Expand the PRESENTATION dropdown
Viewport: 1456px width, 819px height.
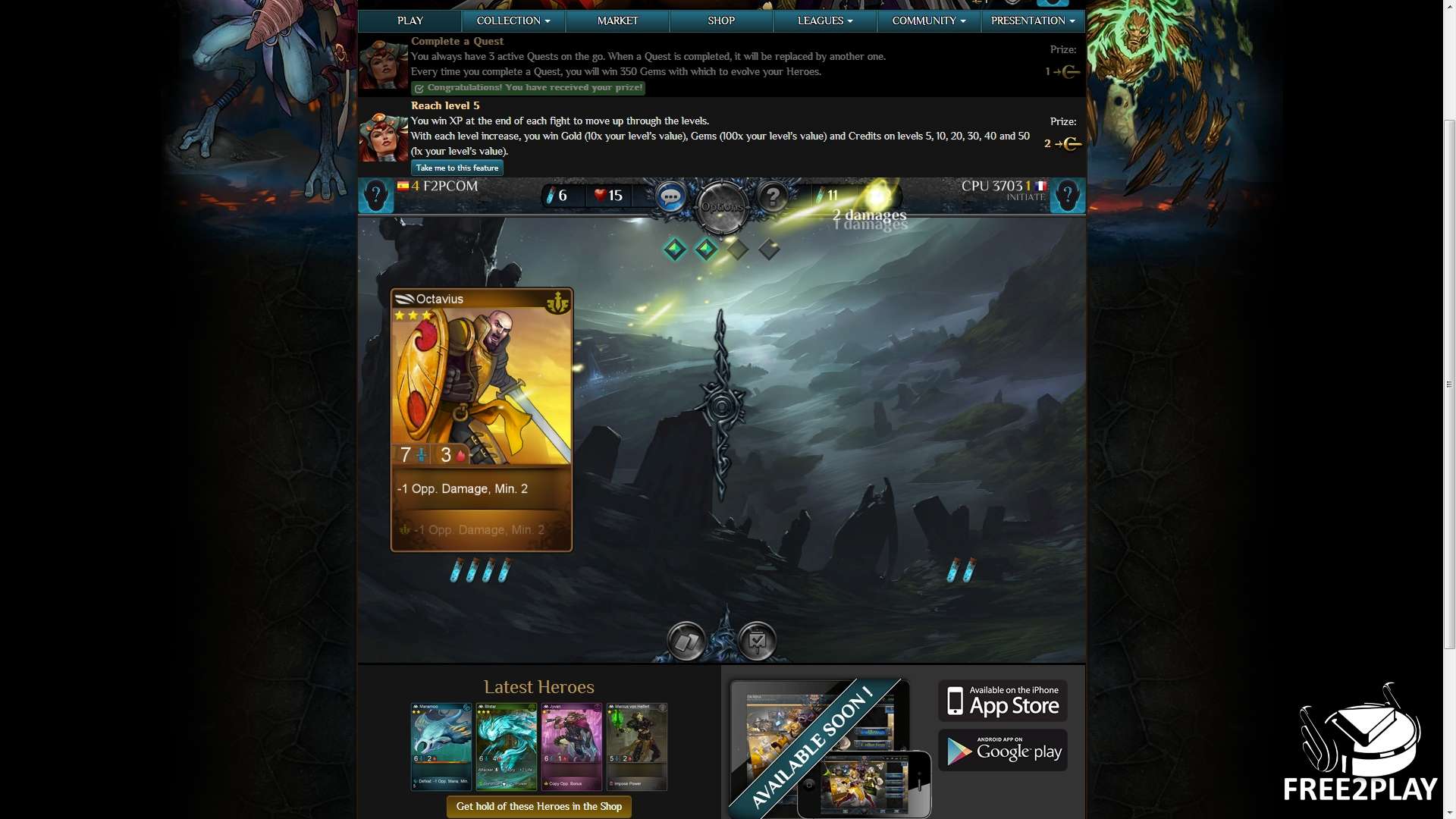[1033, 21]
